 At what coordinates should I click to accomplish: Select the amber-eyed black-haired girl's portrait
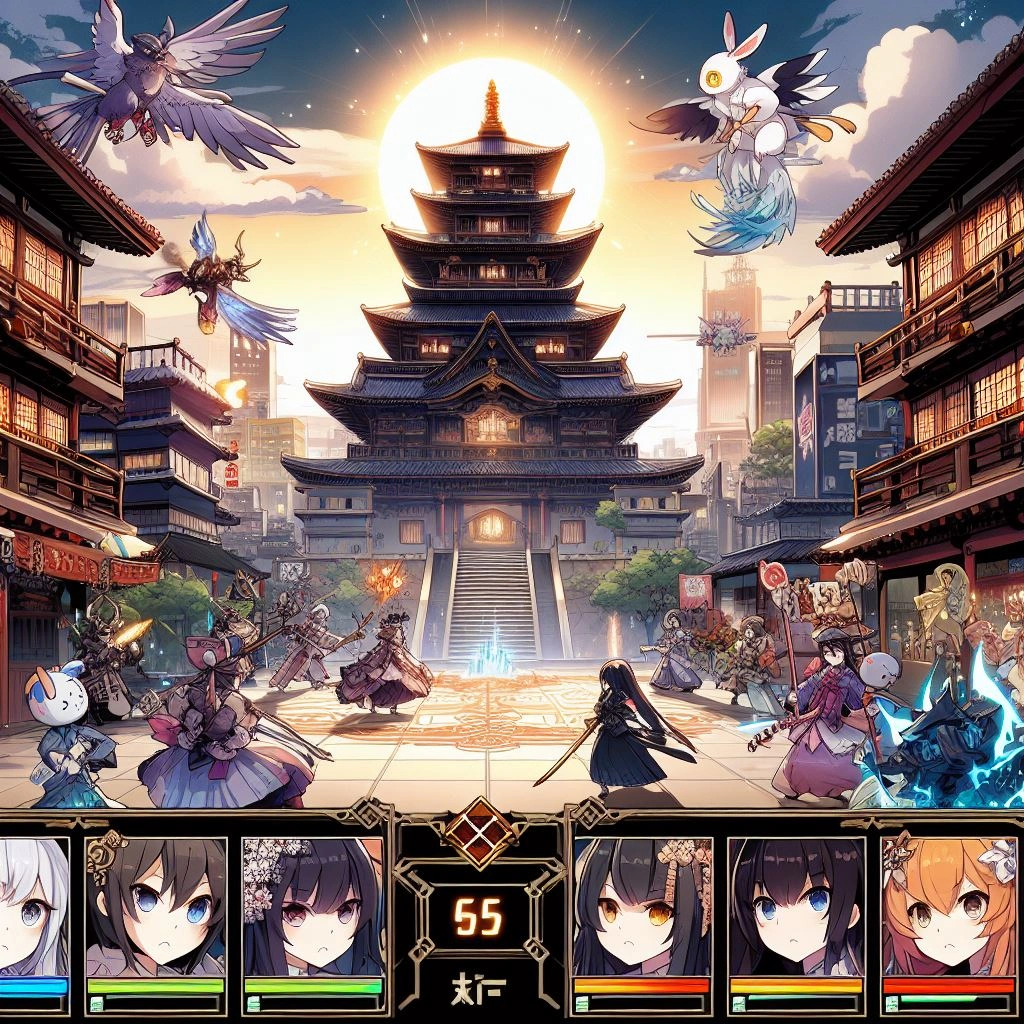pos(642,905)
